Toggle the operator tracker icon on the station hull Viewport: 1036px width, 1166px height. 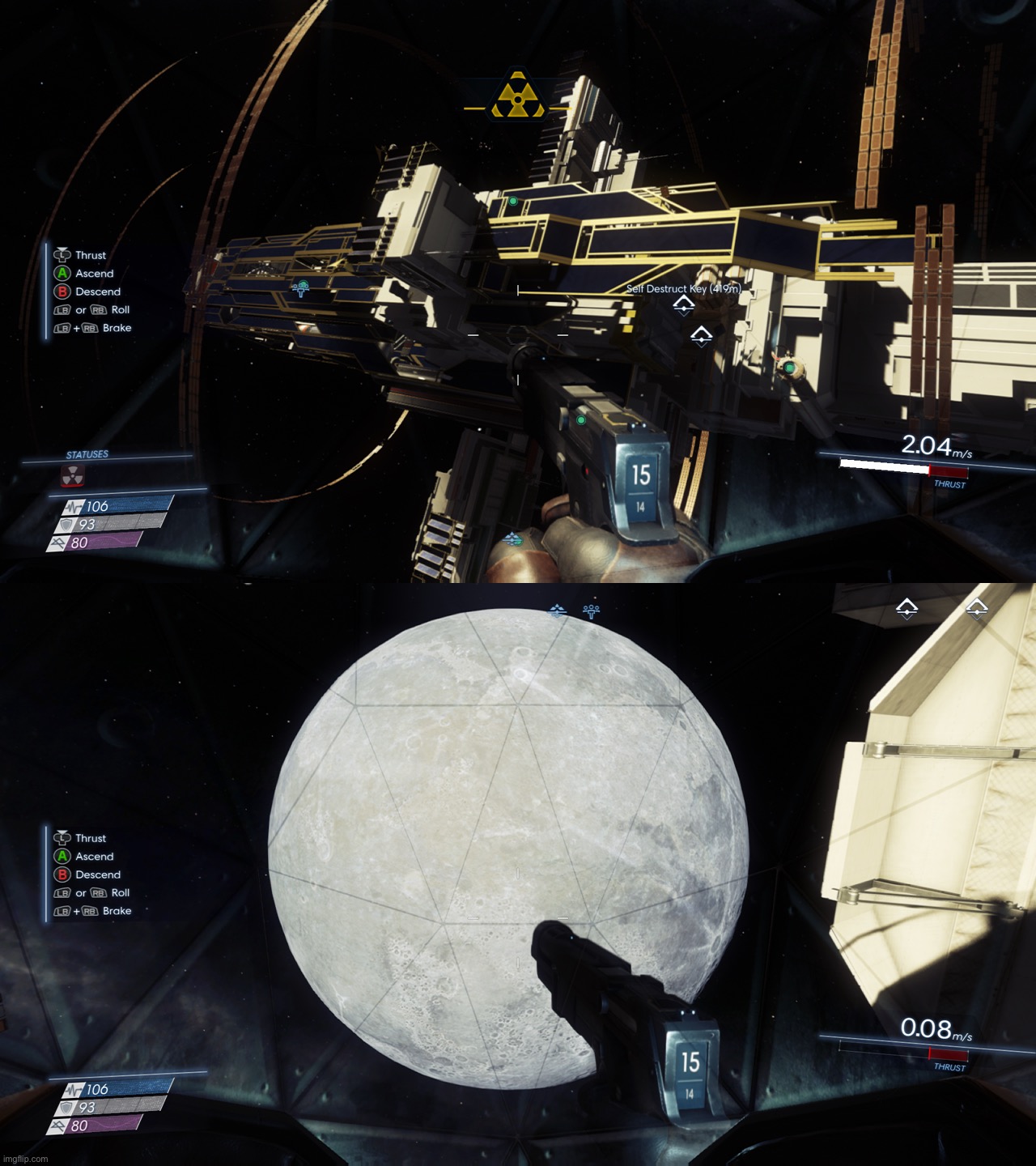point(303,285)
